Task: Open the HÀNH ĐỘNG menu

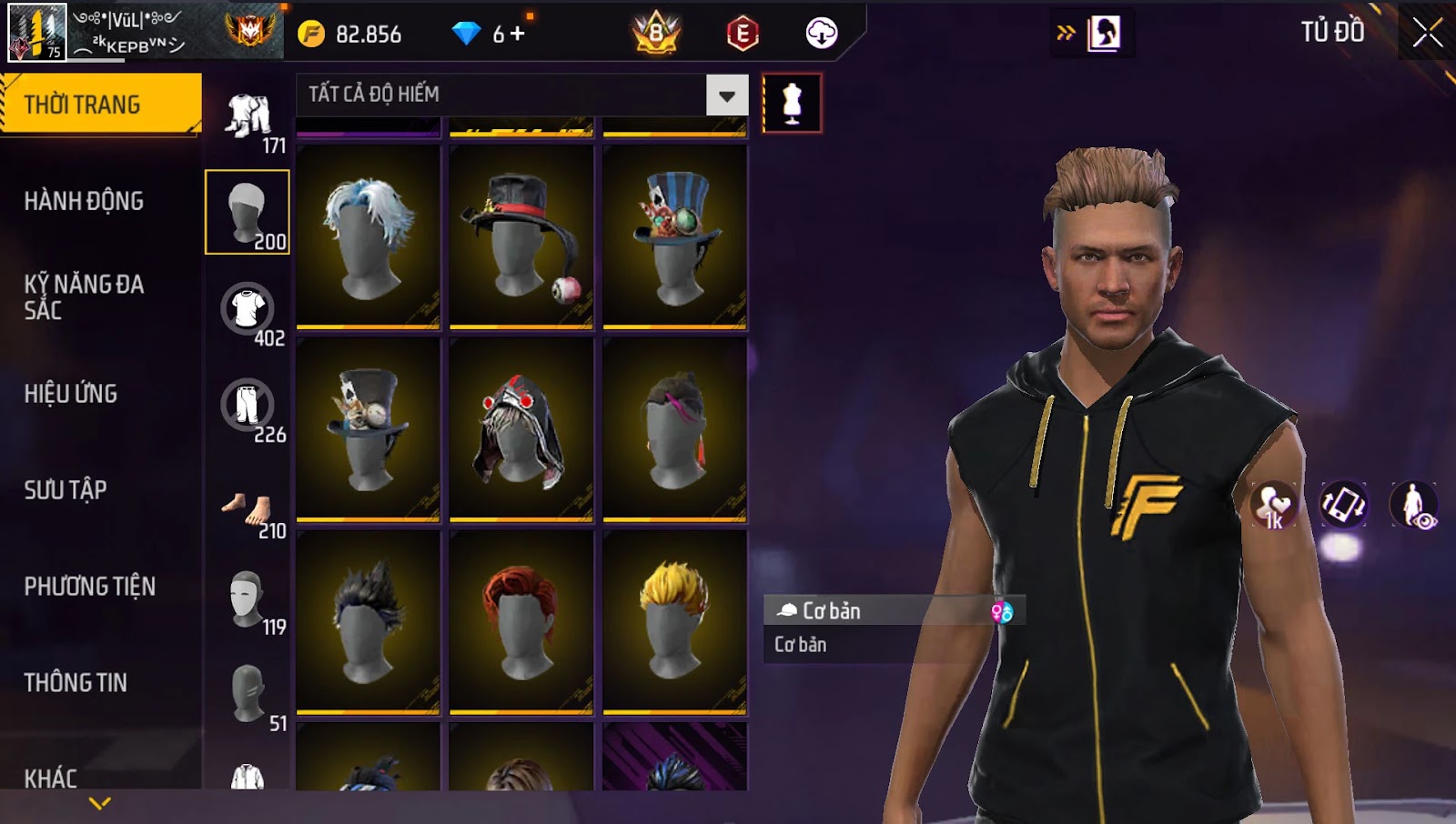Action: click(x=84, y=201)
